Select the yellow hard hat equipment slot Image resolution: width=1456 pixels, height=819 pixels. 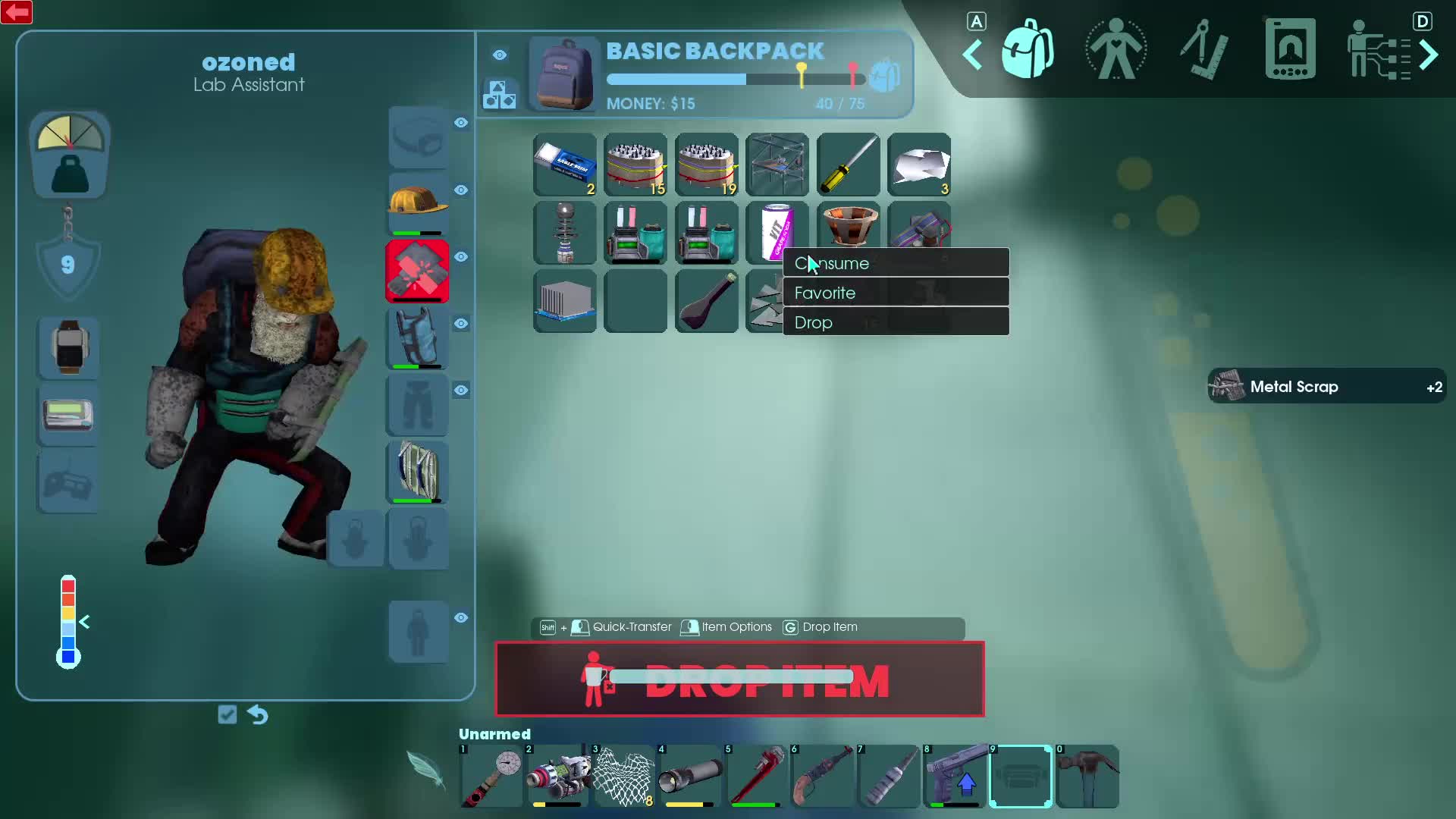point(418,203)
